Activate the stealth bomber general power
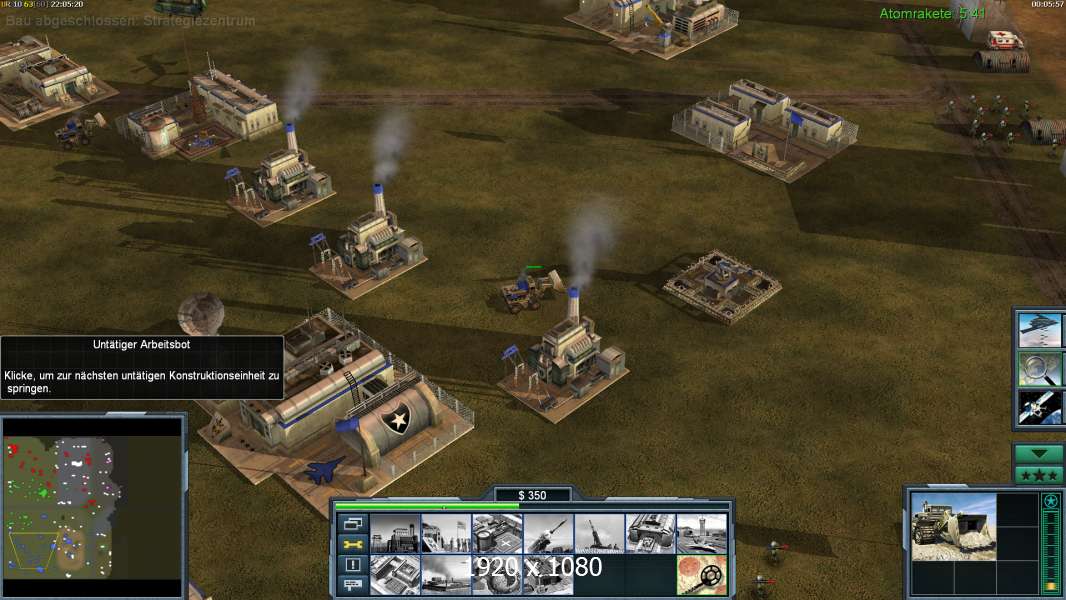The height and width of the screenshot is (600, 1066). pyautogui.click(x=1040, y=330)
